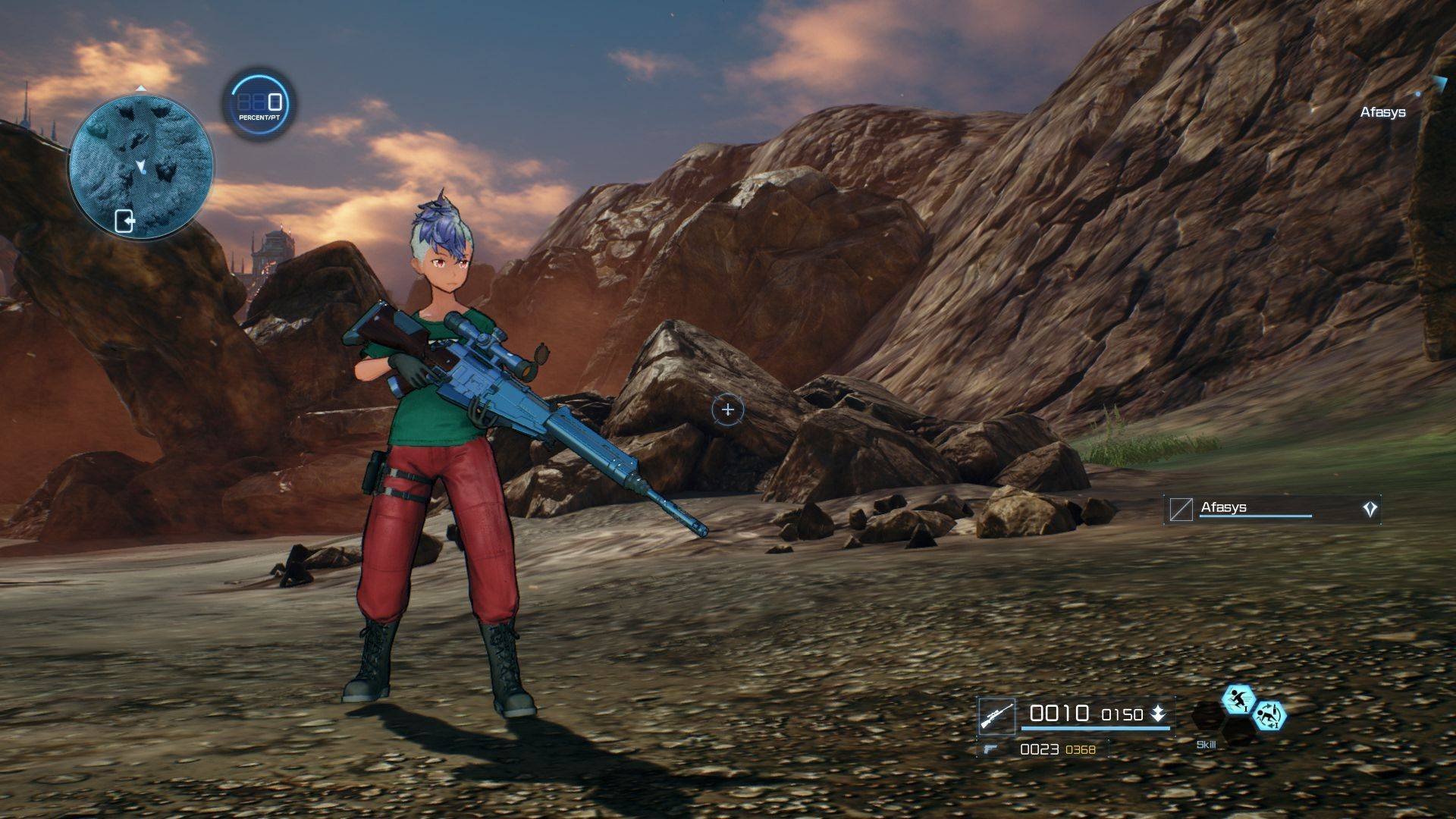Select the Afasys party member panel
The image size is (1456, 819).
coord(1271,509)
